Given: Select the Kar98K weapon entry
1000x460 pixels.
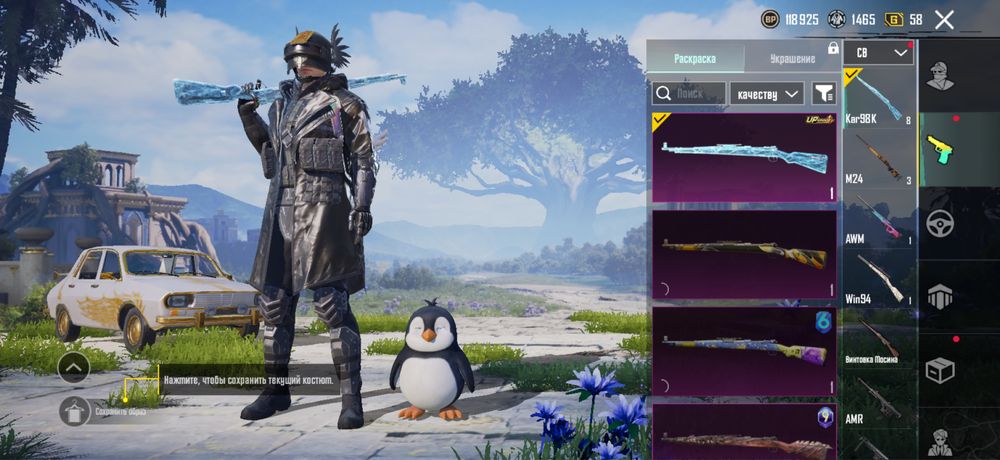Looking at the screenshot, I should [x=878, y=98].
